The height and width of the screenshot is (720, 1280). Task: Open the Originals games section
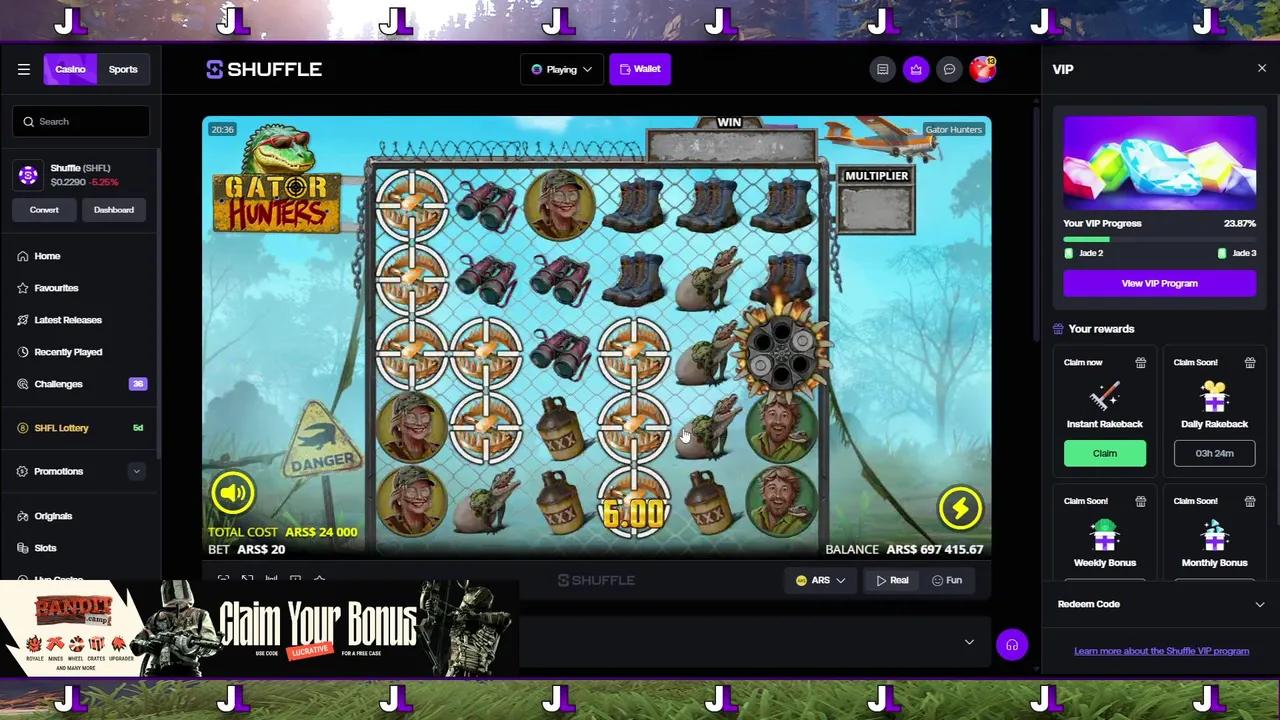tap(53, 516)
